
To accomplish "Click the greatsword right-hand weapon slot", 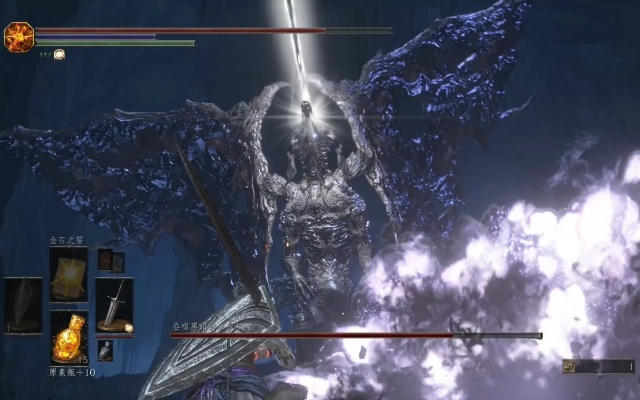I will (114, 305).
